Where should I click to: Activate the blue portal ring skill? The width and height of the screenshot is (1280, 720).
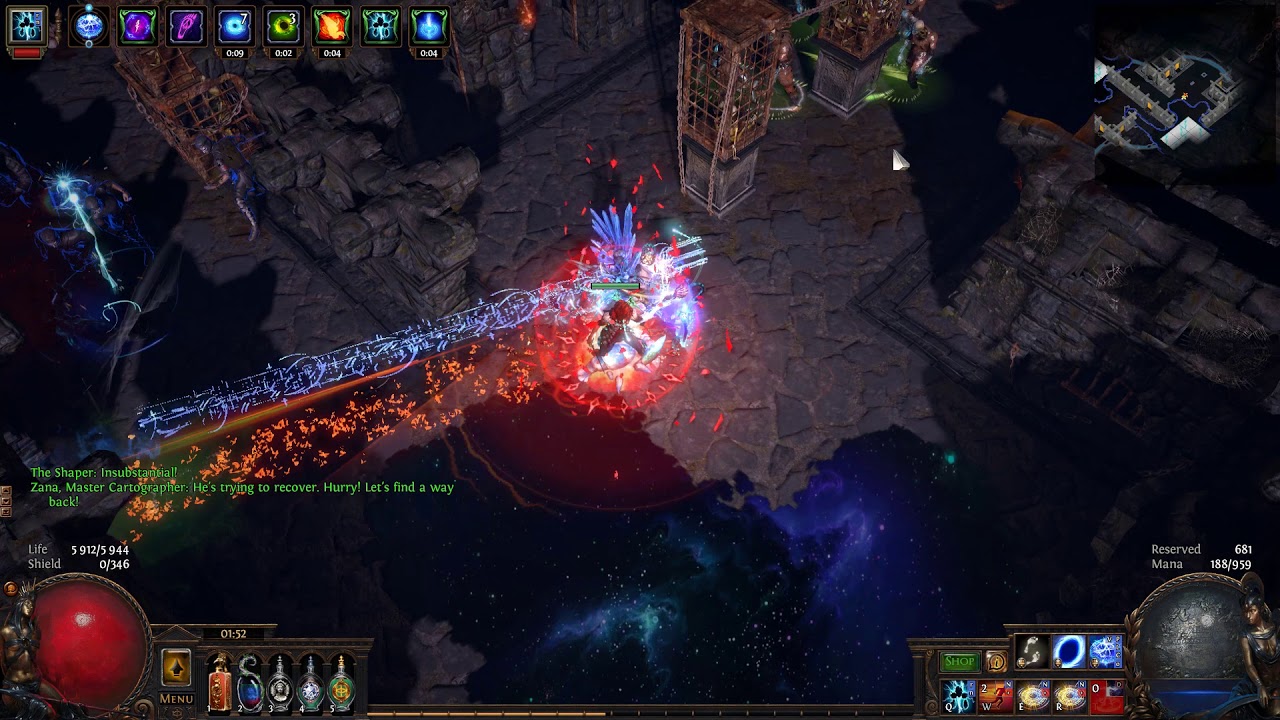pyautogui.click(x=1069, y=652)
